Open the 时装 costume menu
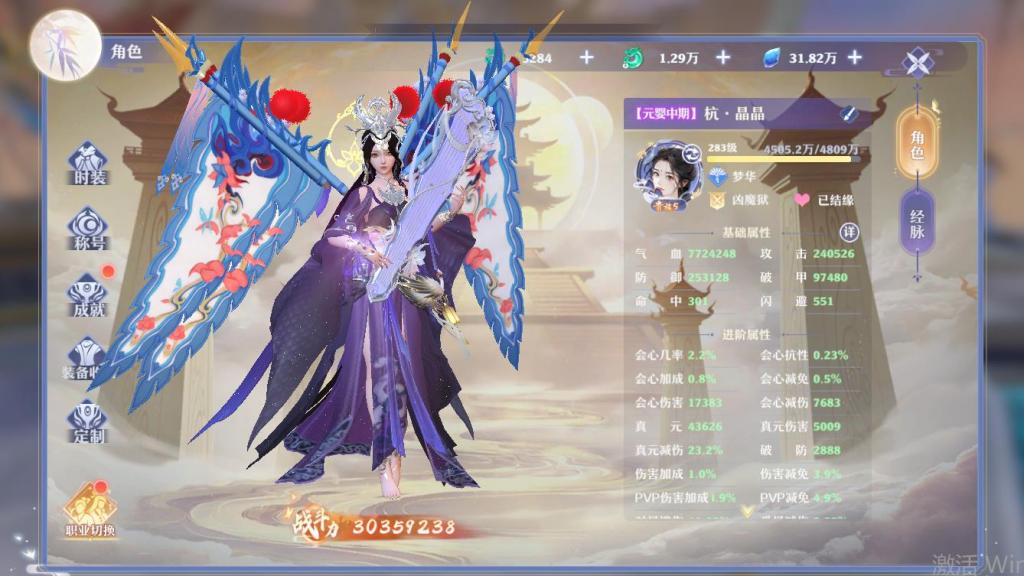The height and width of the screenshot is (576, 1024). pyautogui.click(x=89, y=164)
